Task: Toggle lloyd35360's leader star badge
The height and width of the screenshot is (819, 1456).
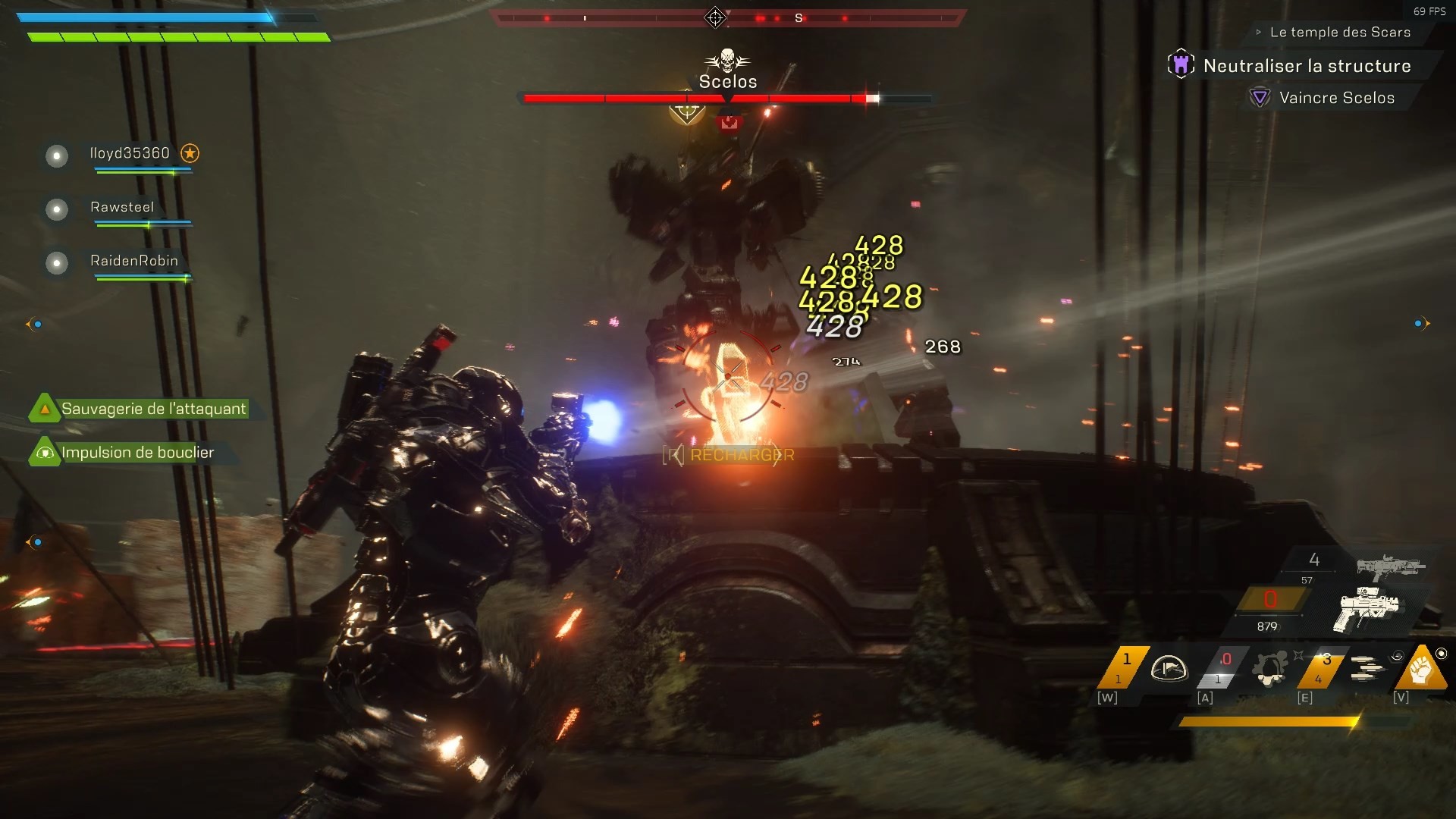Action: click(190, 153)
